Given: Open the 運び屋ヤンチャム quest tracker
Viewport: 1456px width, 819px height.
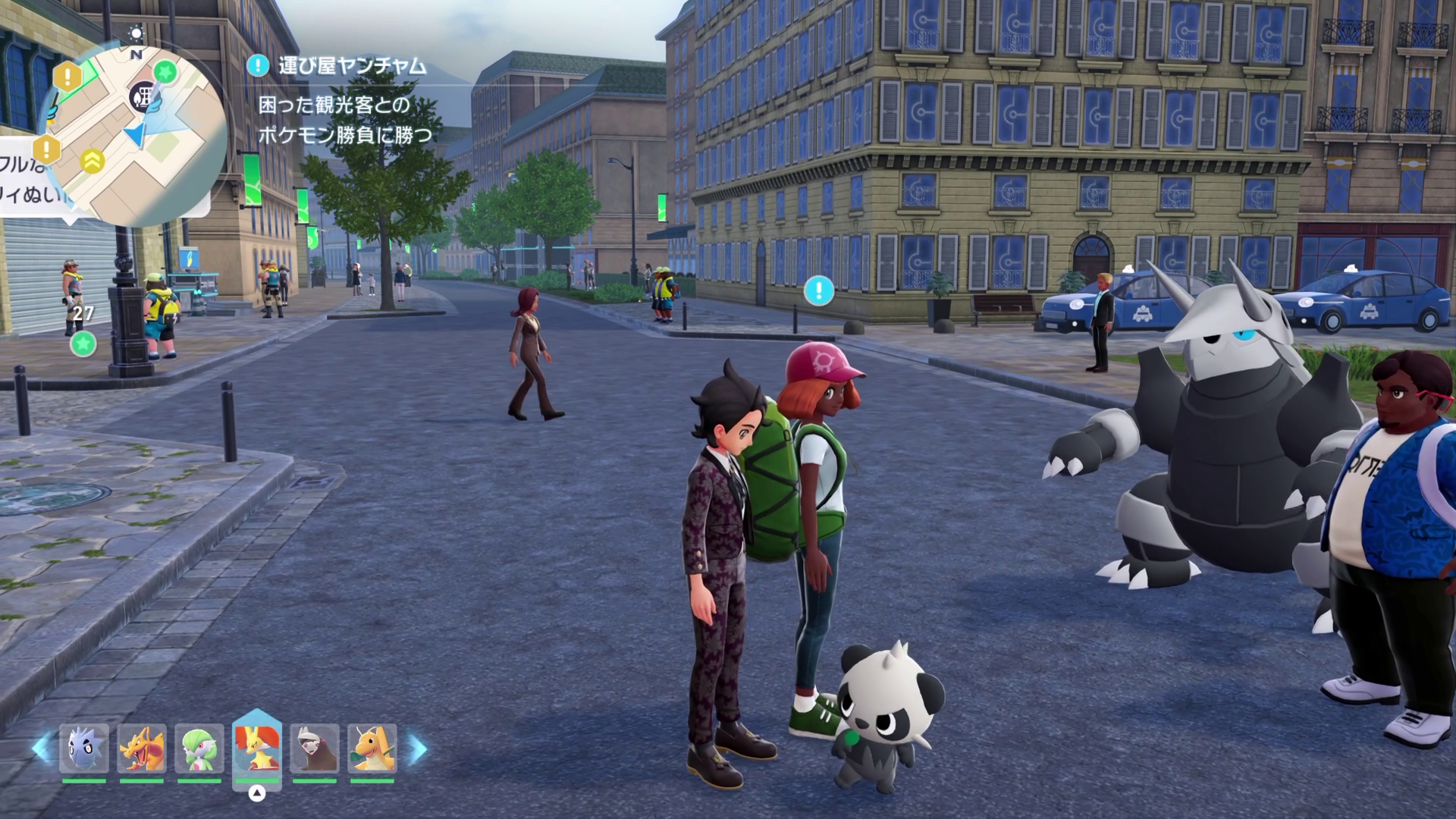Looking at the screenshot, I should (352, 66).
